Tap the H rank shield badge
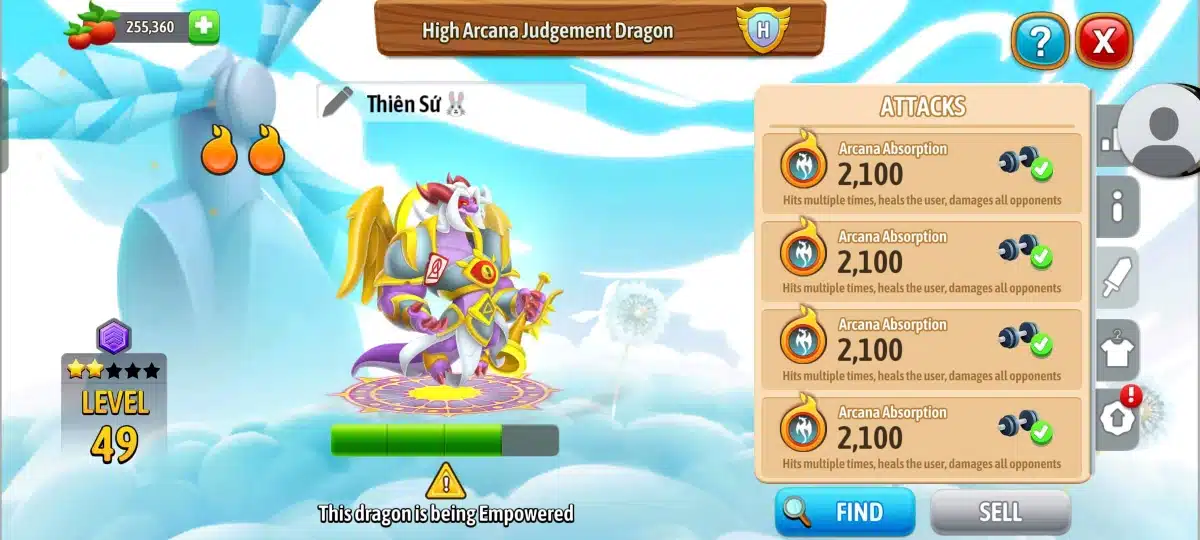1200x540 pixels. pos(762,29)
